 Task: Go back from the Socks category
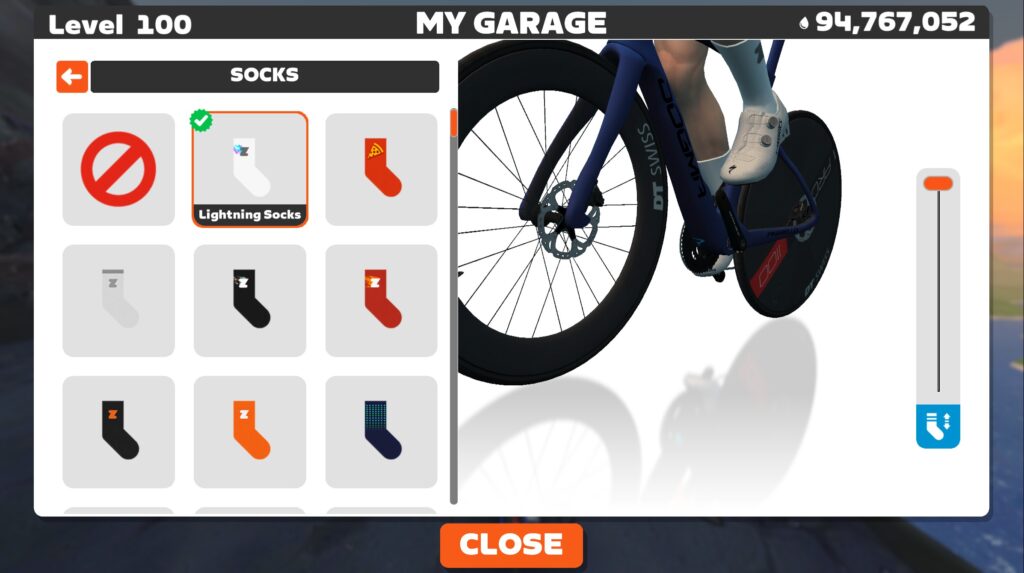click(x=72, y=76)
